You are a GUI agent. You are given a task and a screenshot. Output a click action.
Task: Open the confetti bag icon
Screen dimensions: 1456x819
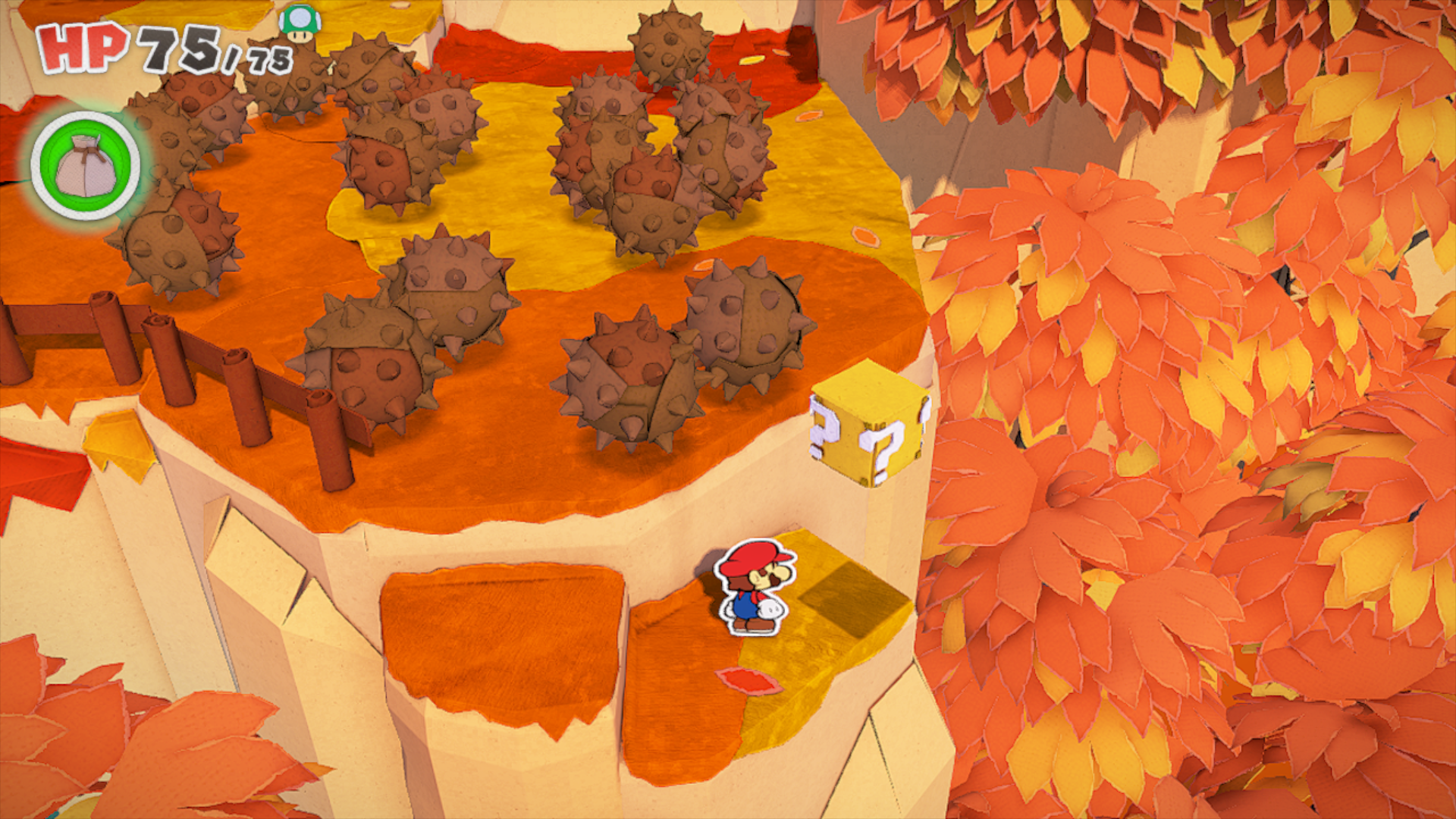pos(86,166)
